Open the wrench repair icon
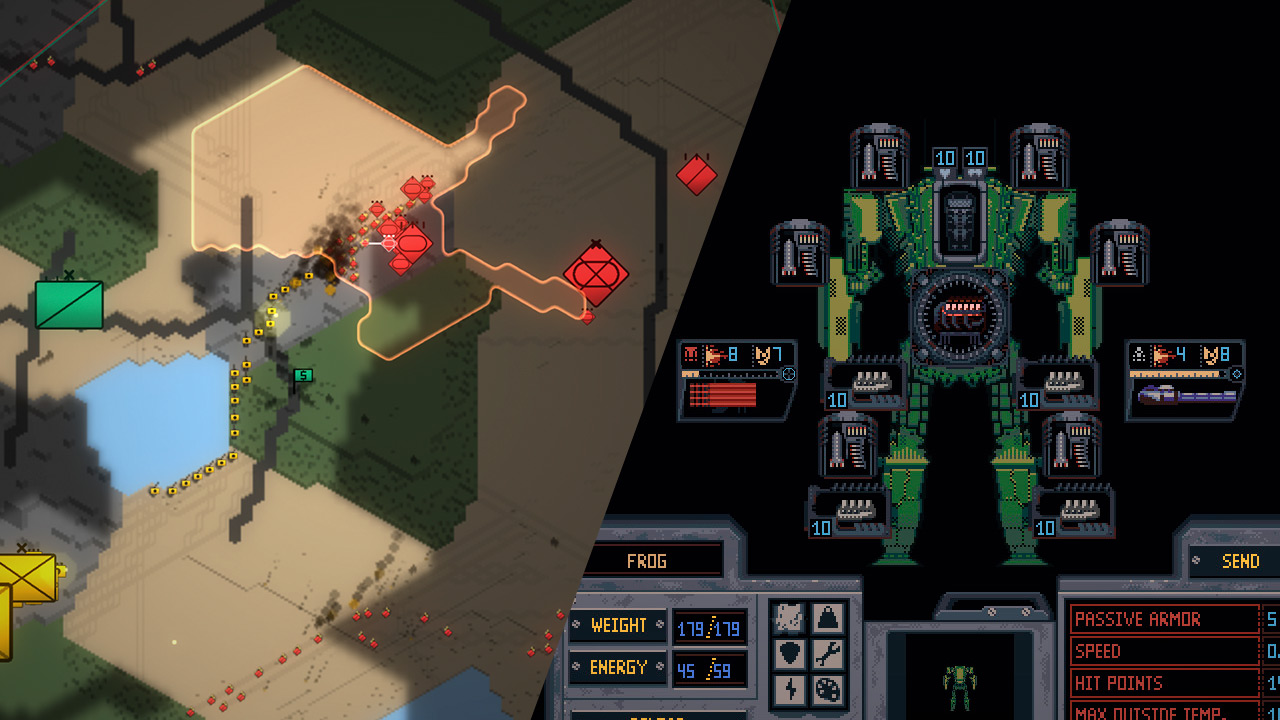This screenshot has width=1280, height=720. point(826,655)
